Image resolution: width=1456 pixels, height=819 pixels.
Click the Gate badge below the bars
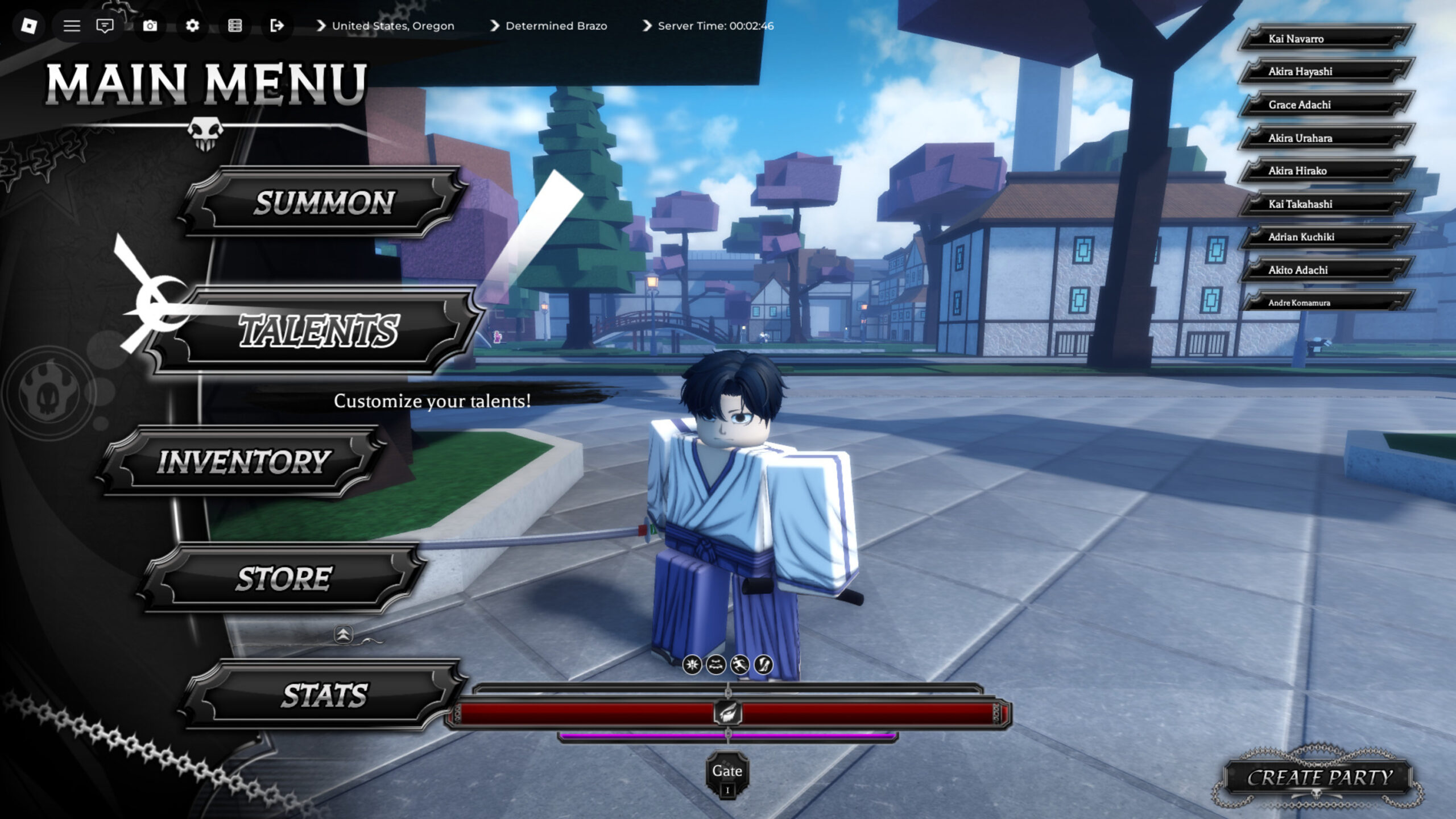727,775
